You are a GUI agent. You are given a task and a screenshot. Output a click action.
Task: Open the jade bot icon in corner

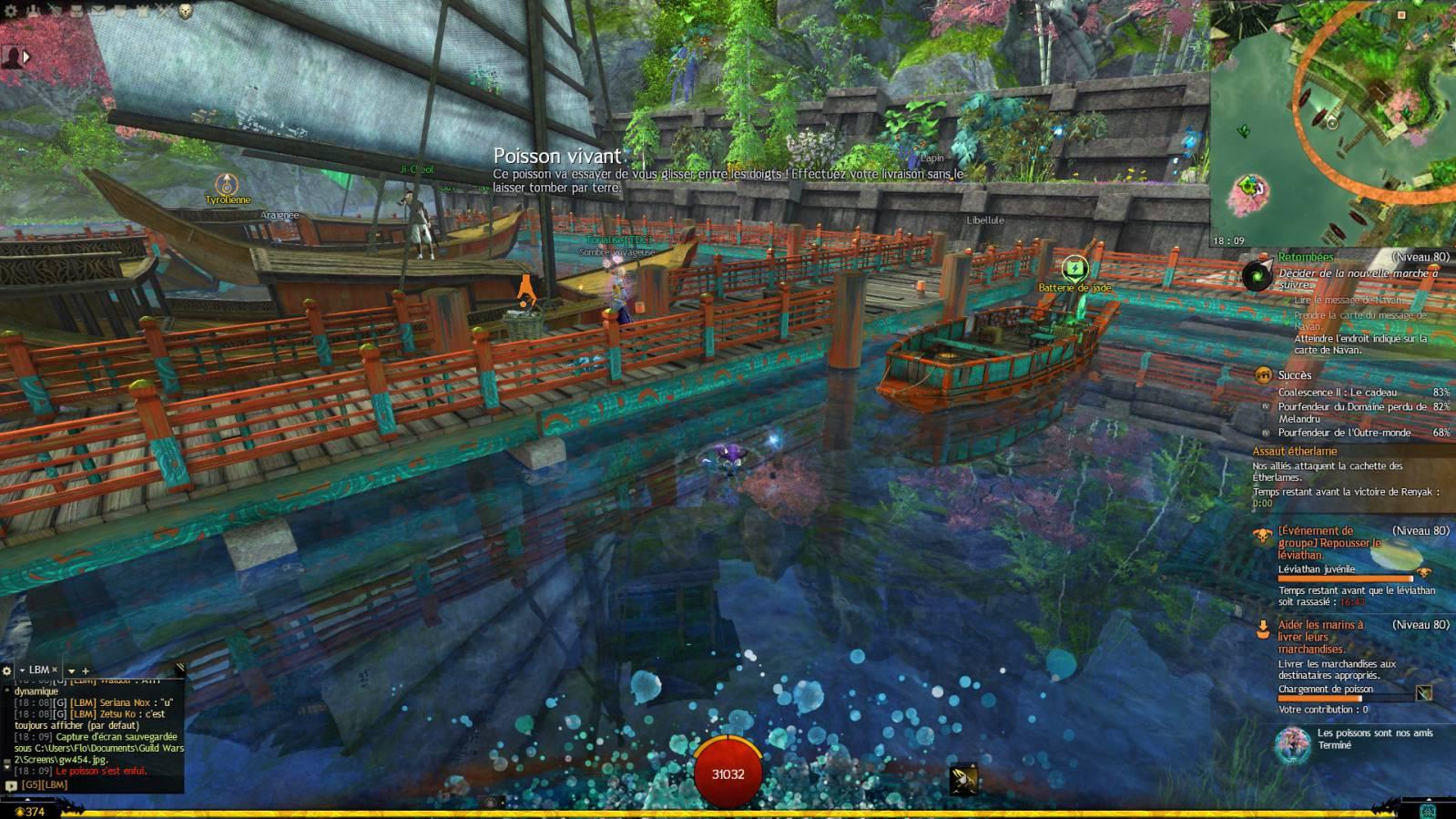(x=1428, y=810)
